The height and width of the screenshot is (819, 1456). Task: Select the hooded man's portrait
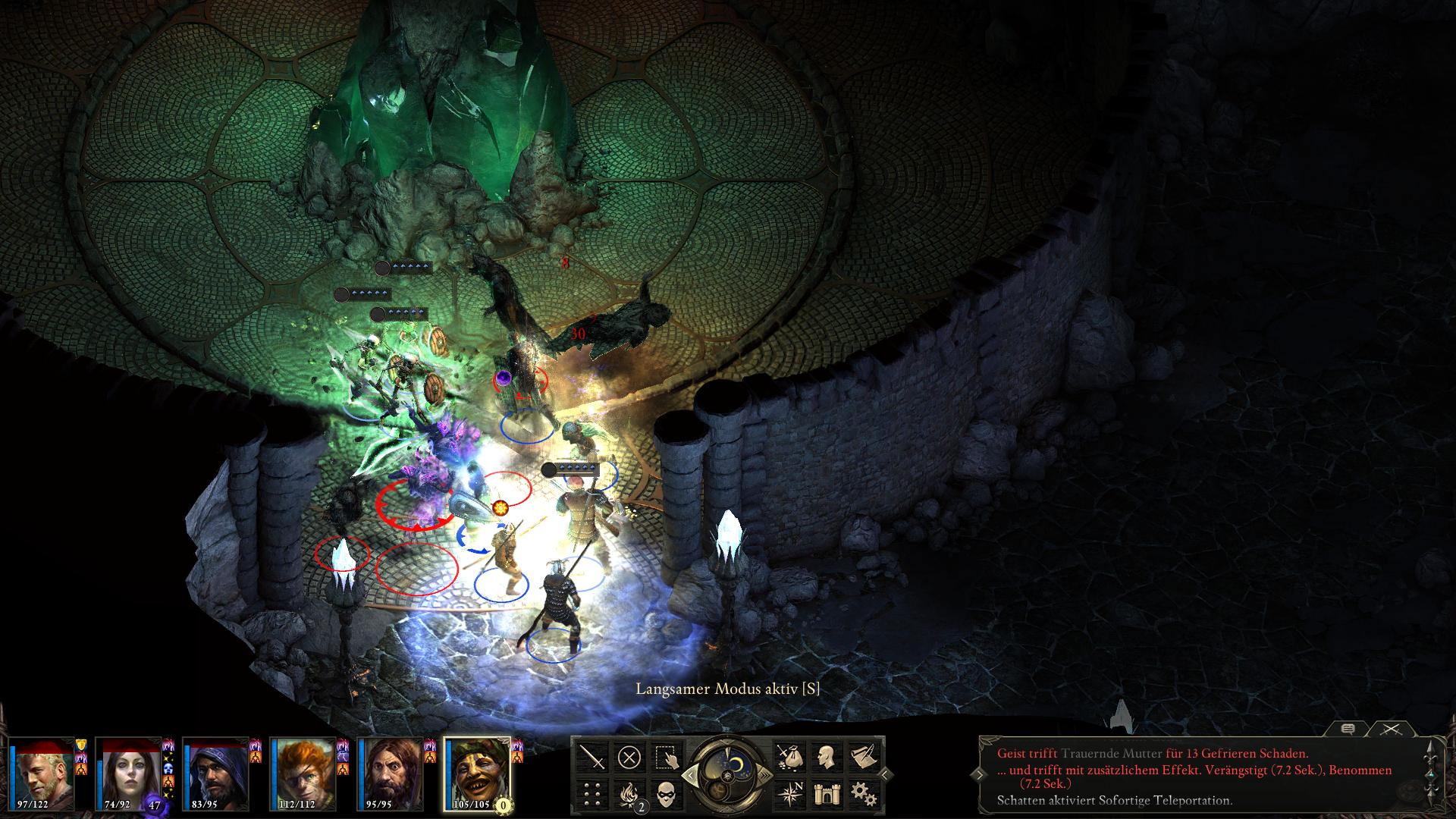217,772
